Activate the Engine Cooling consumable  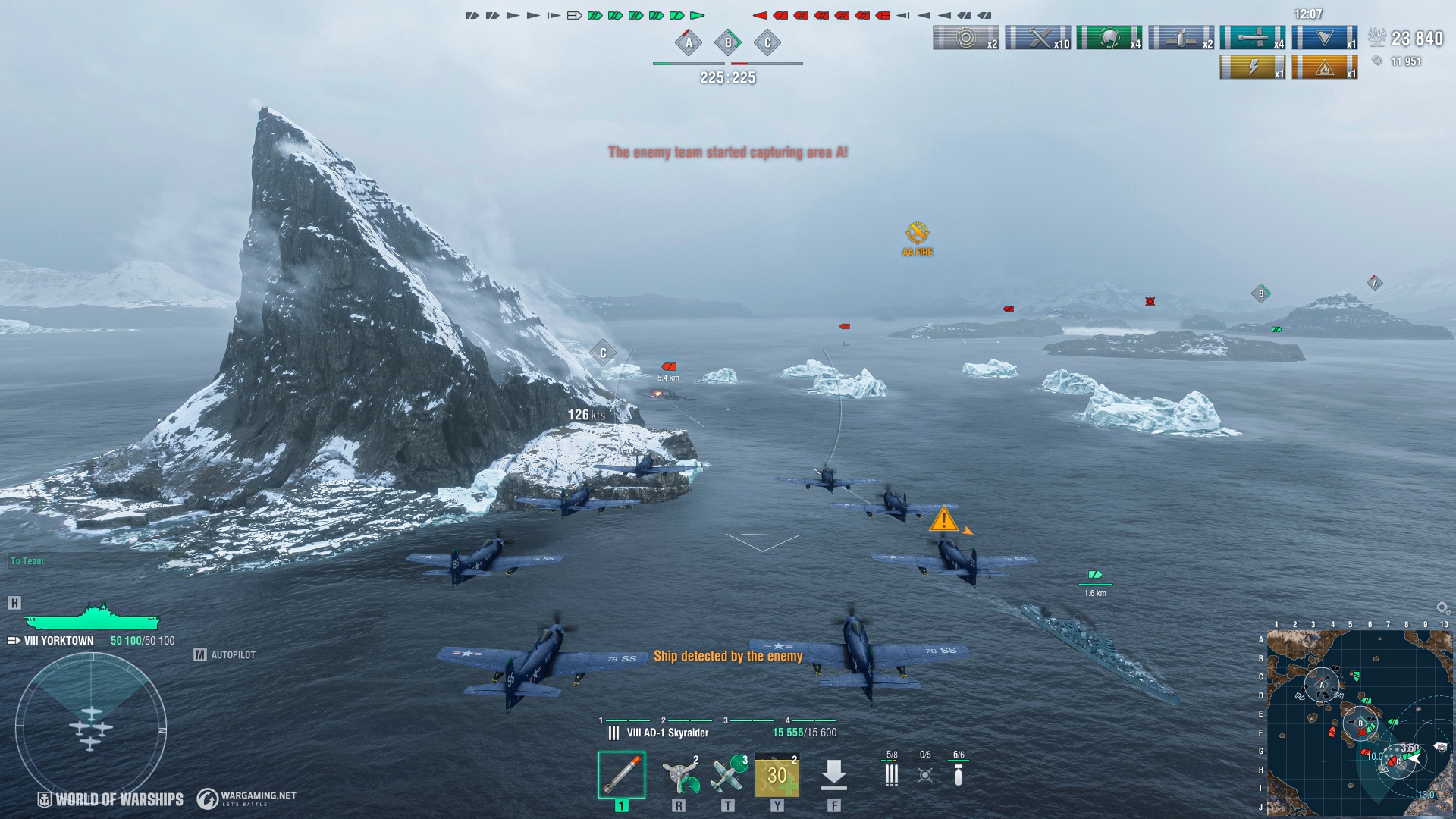(x=679, y=775)
